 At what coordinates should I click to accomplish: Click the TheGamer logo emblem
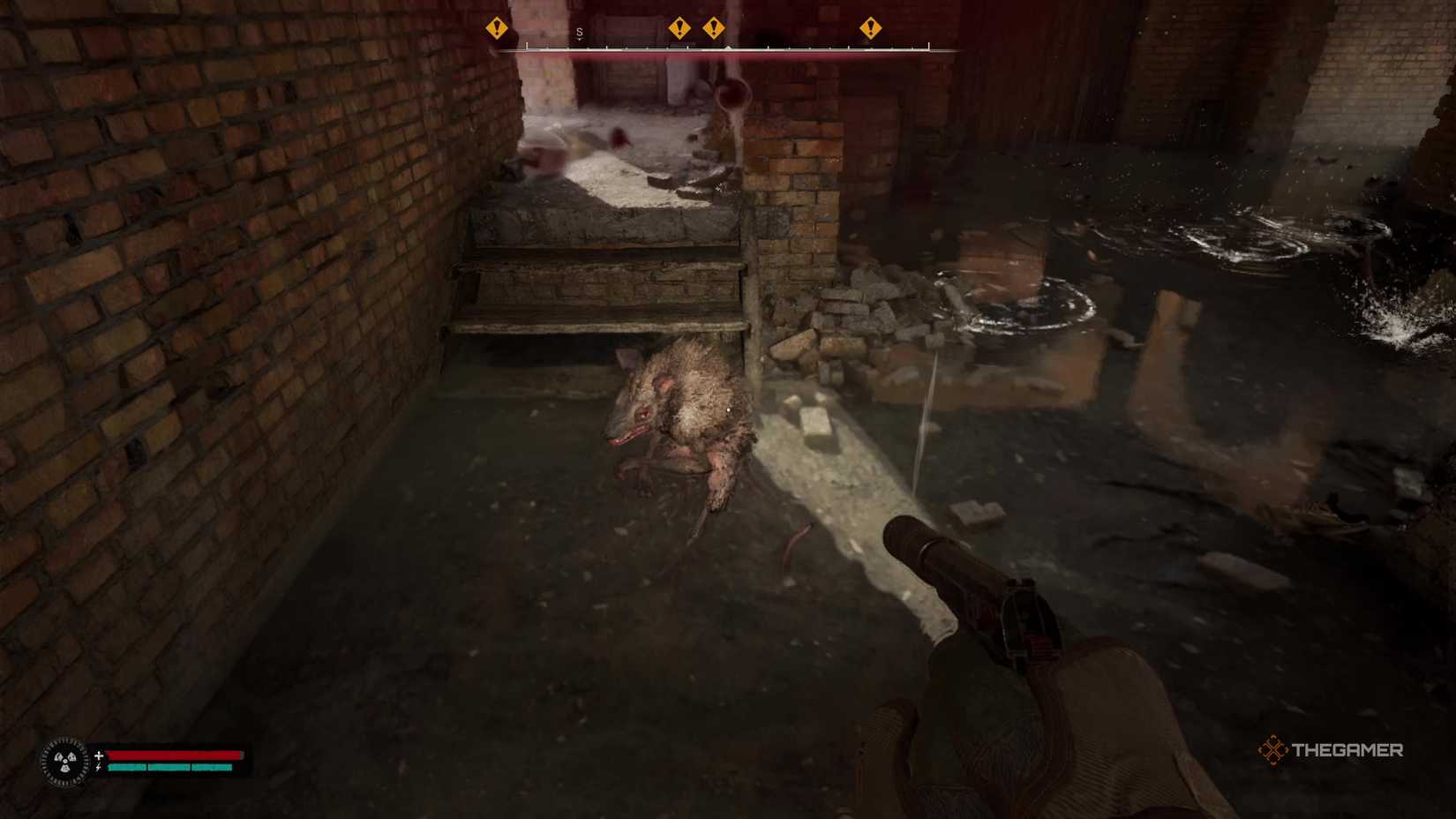(1273, 751)
